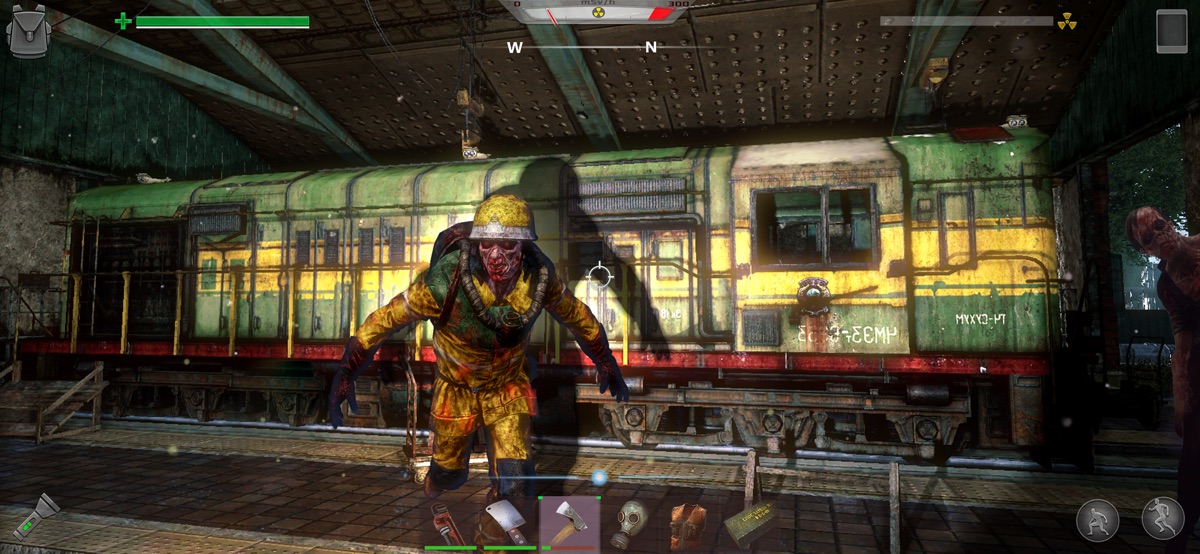
Task: Equip the meat cleaver
Action: click(x=510, y=523)
